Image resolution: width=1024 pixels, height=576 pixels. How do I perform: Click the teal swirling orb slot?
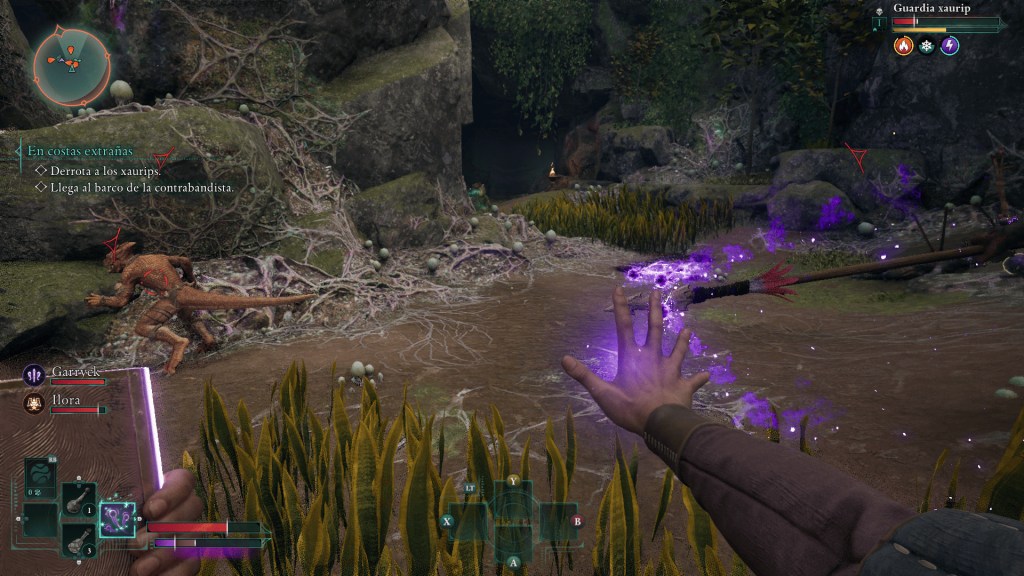pos(41,473)
